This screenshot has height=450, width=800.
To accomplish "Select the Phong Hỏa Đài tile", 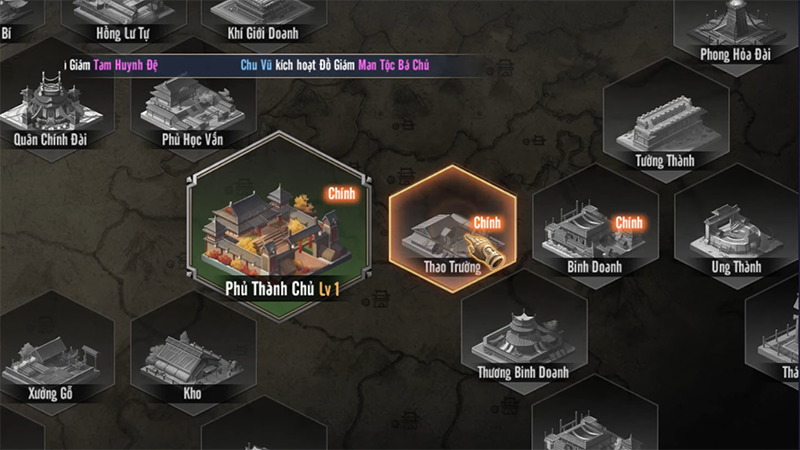I will (x=735, y=25).
